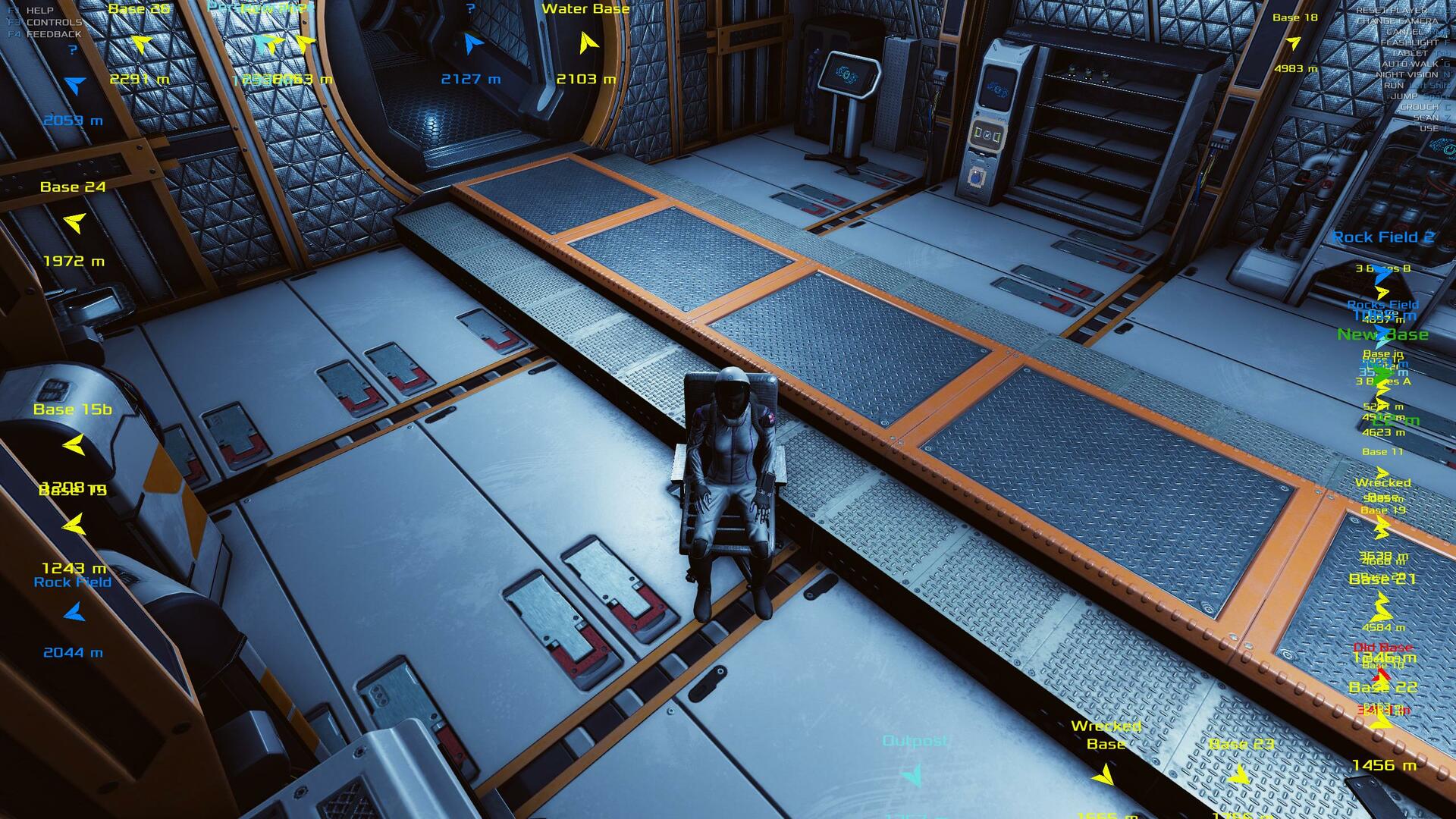Choose the blue Rock Field waypoint arrow
1456x819 pixels.
[74, 612]
